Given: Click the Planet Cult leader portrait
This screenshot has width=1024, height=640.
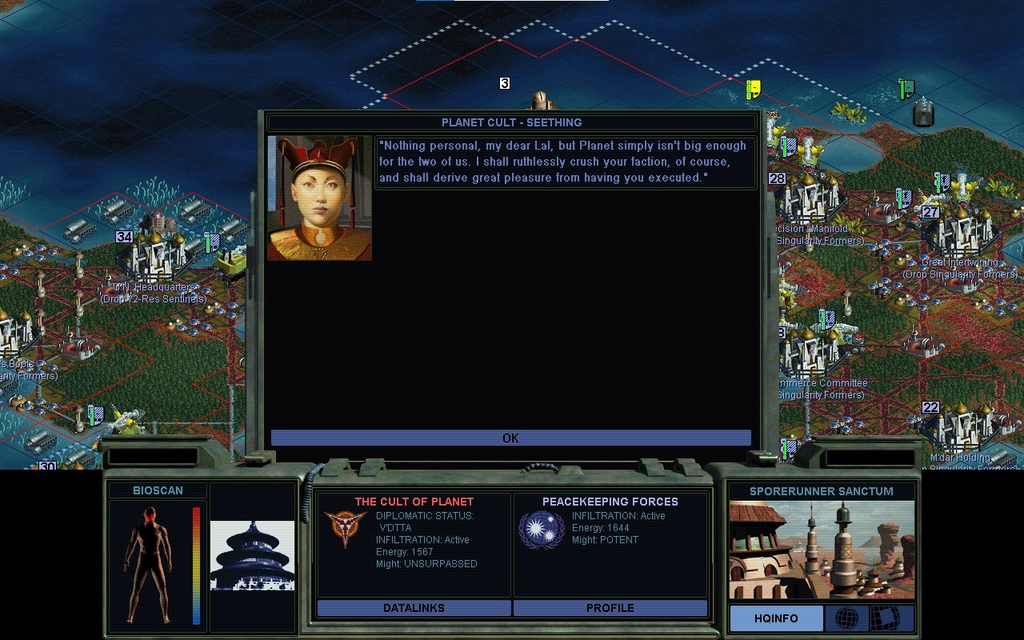Looking at the screenshot, I should point(319,198).
